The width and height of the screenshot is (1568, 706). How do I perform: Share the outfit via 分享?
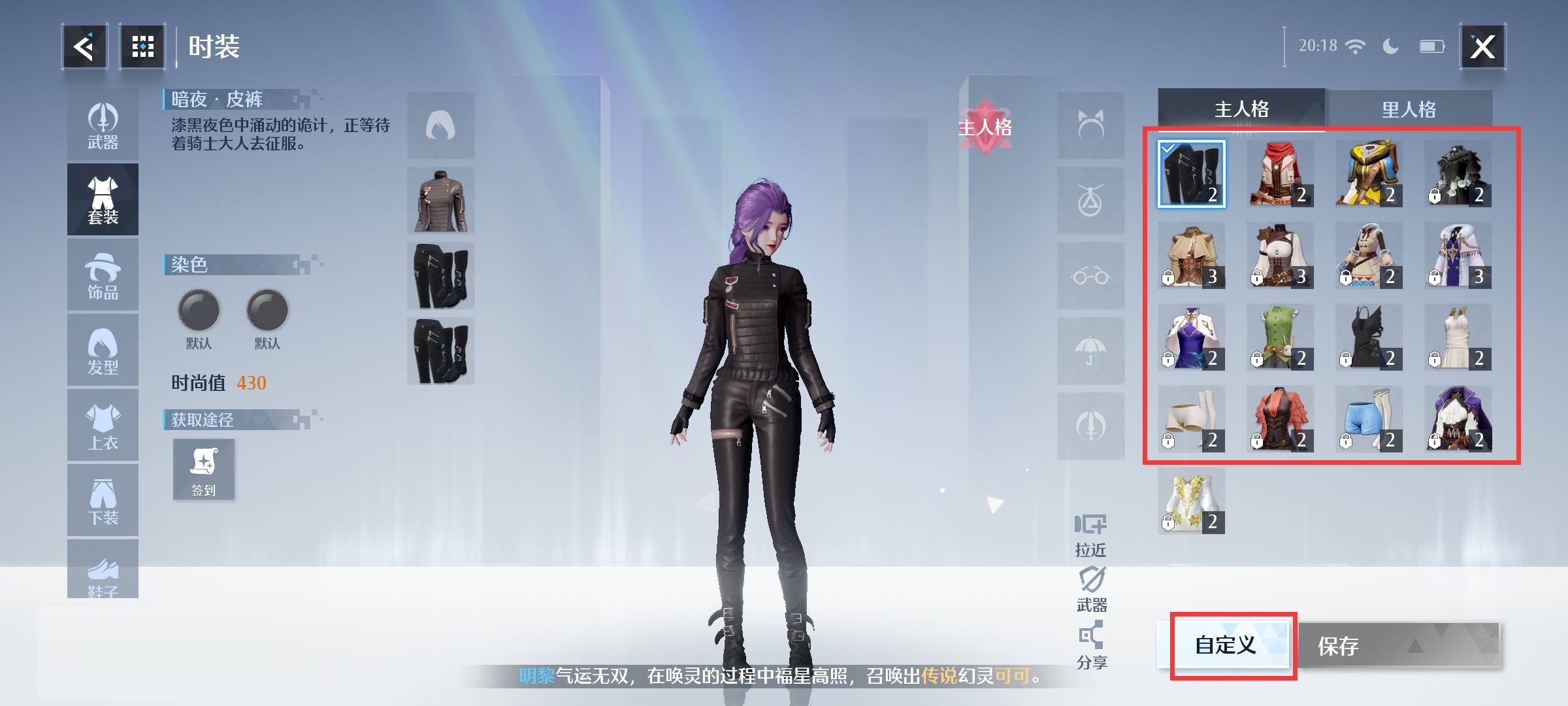tap(1091, 646)
